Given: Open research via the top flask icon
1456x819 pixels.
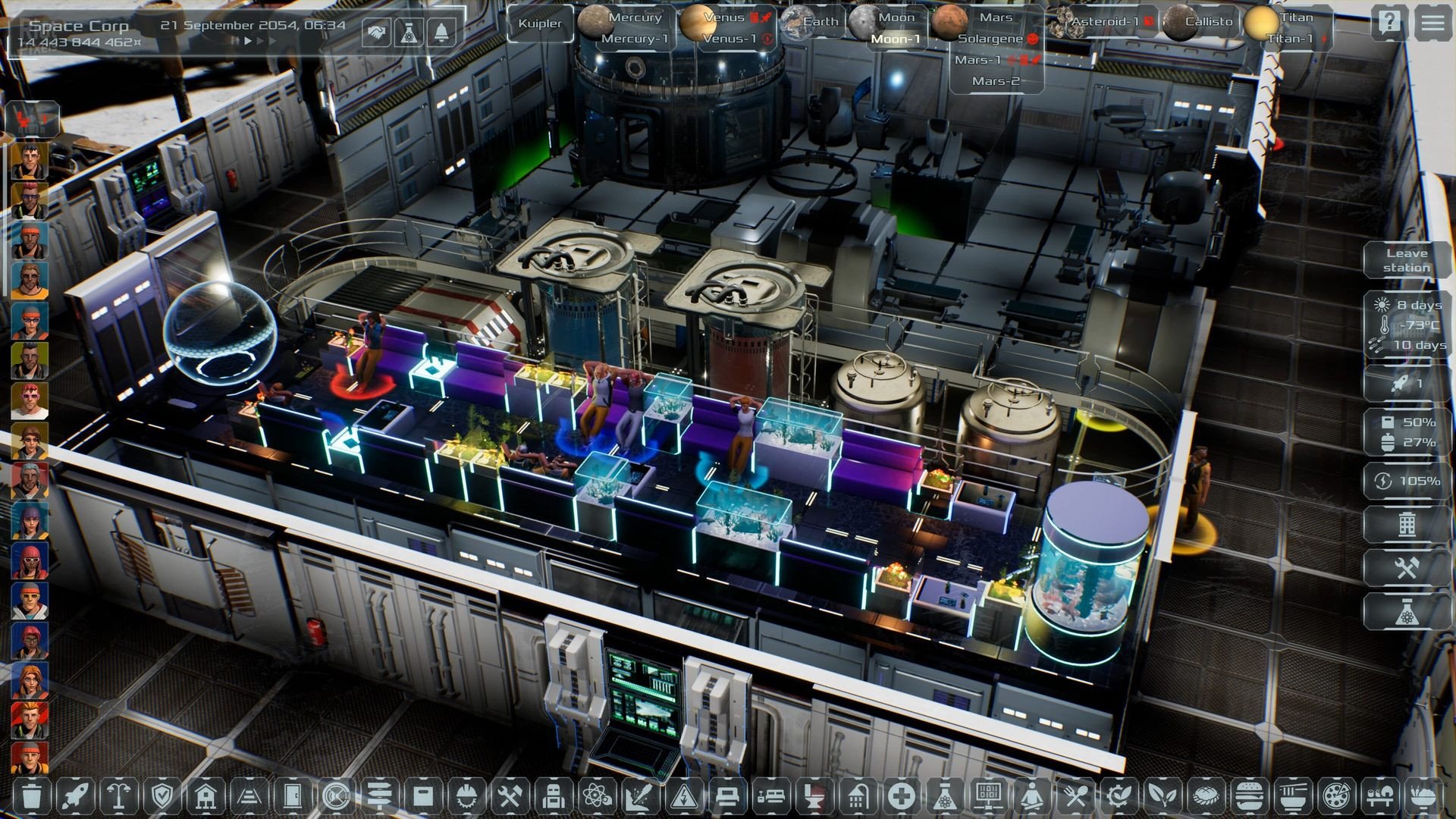Looking at the screenshot, I should [x=409, y=32].
